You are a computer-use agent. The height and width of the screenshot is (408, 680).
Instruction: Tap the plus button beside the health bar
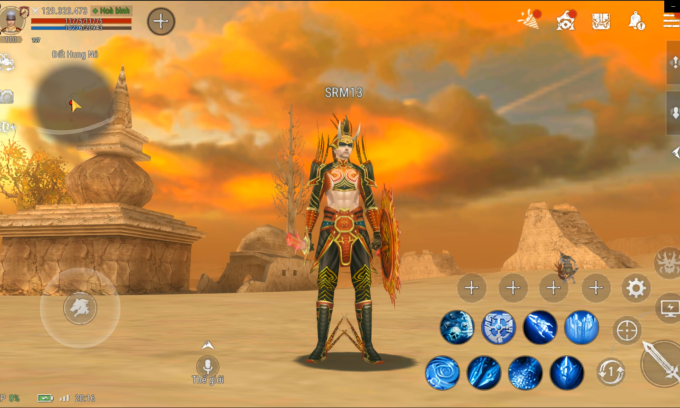(x=161, y=21)
